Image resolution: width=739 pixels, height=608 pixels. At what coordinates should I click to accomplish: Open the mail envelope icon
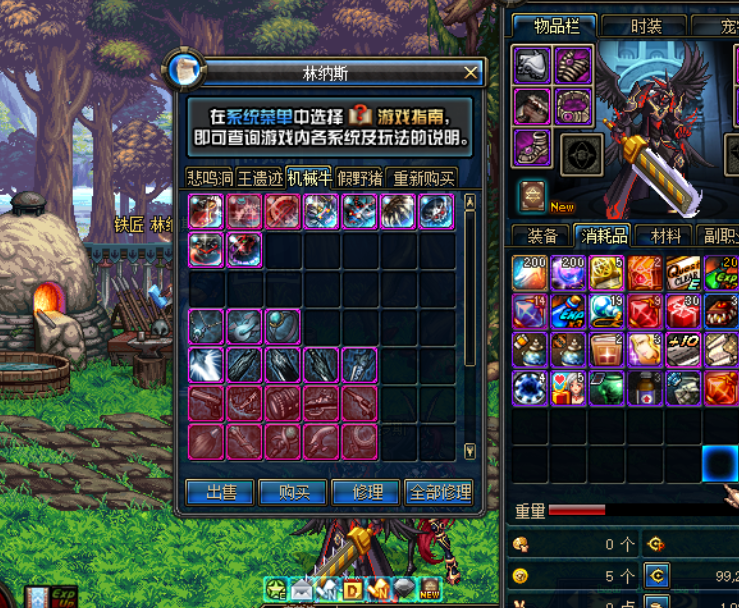301,589
